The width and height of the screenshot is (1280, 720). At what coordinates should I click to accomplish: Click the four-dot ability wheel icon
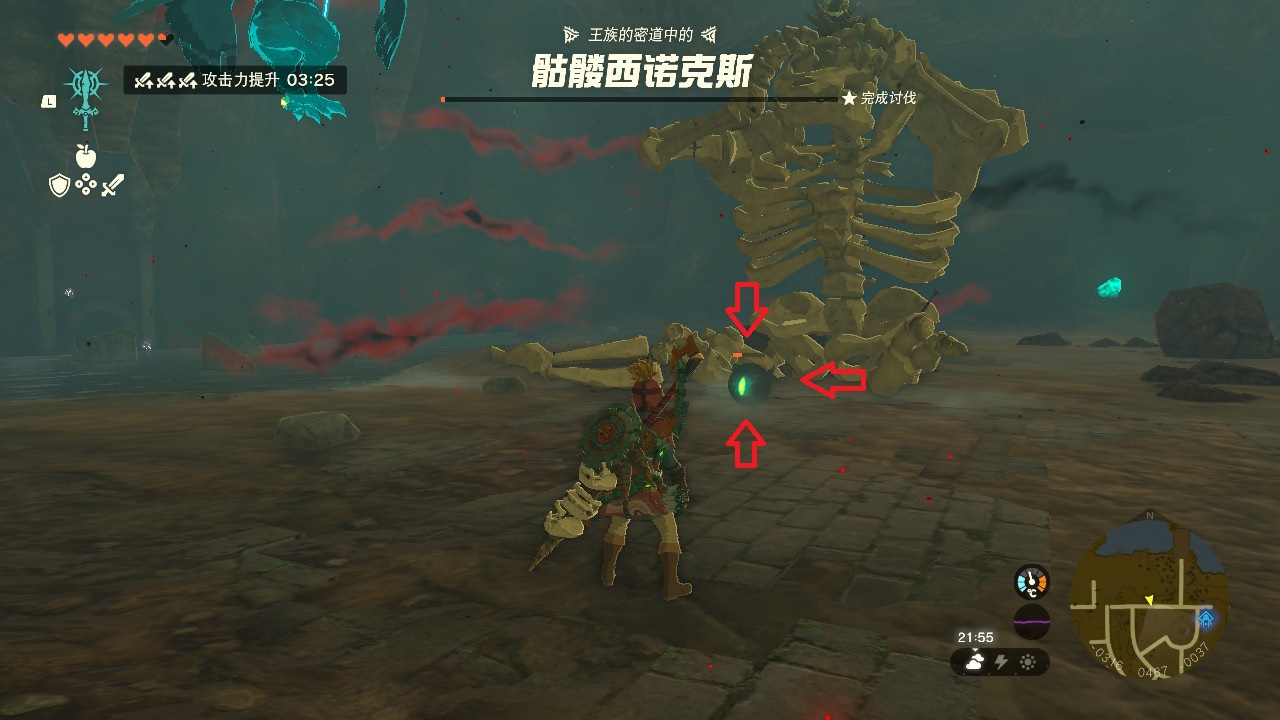point(85,185)
